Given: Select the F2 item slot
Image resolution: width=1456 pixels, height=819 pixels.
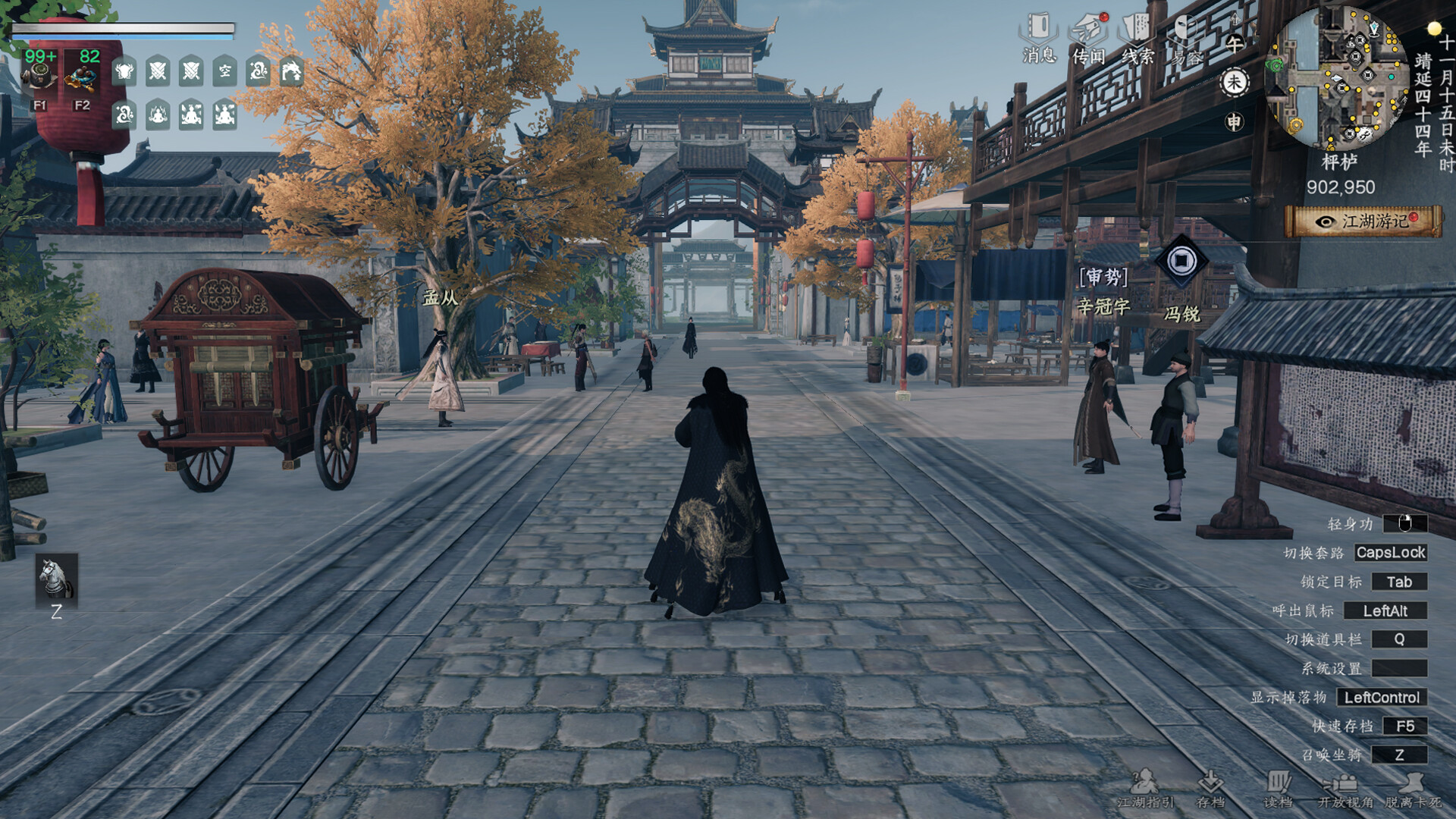Looking at the screenshot, I should [x=81, y=80].
